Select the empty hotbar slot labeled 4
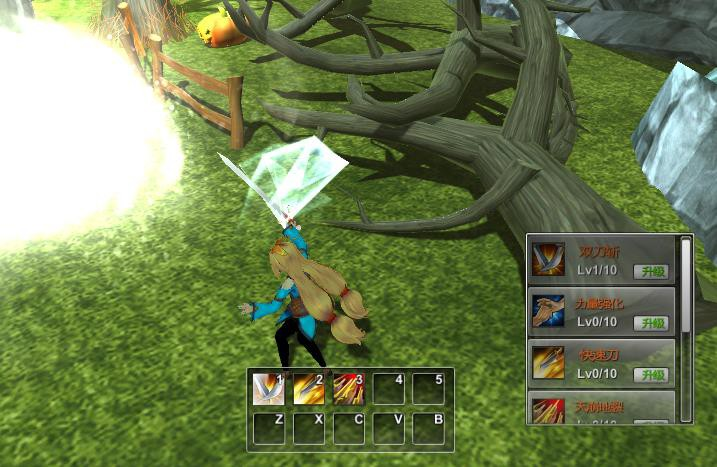717x467 pixels. [388, 389]
